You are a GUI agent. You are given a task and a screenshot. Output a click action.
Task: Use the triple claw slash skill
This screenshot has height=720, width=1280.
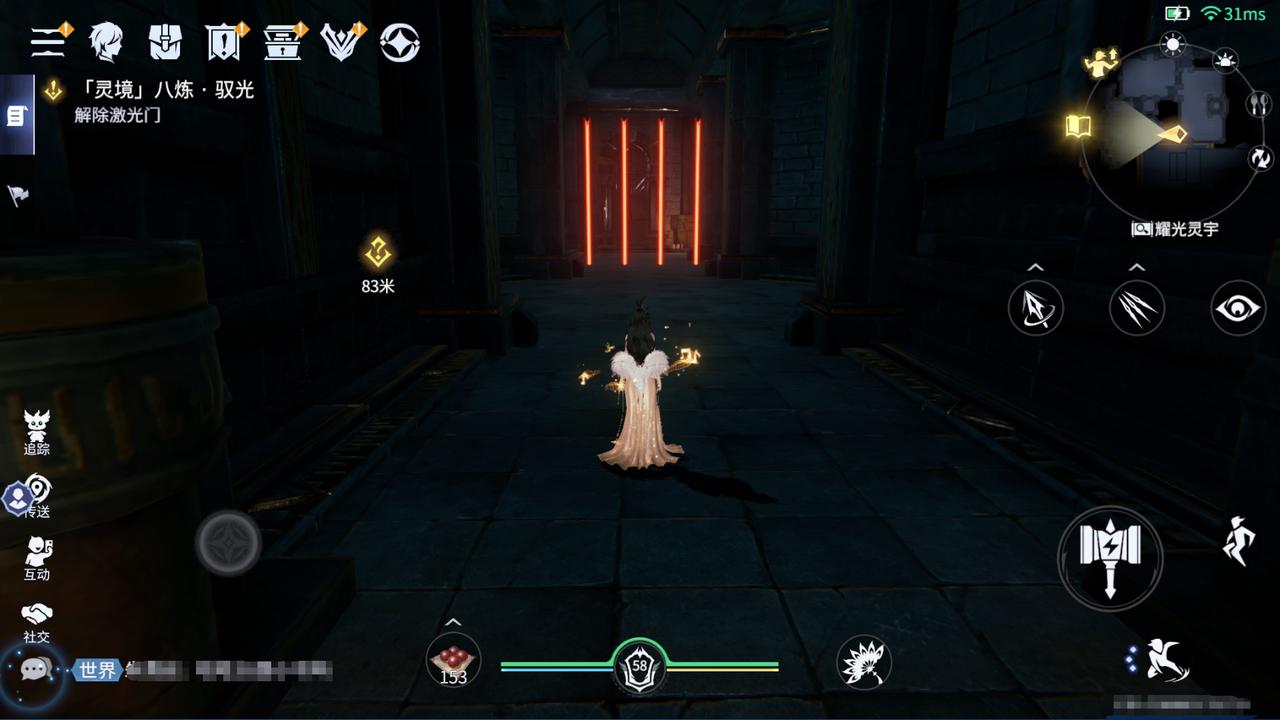coord(1137,308)
